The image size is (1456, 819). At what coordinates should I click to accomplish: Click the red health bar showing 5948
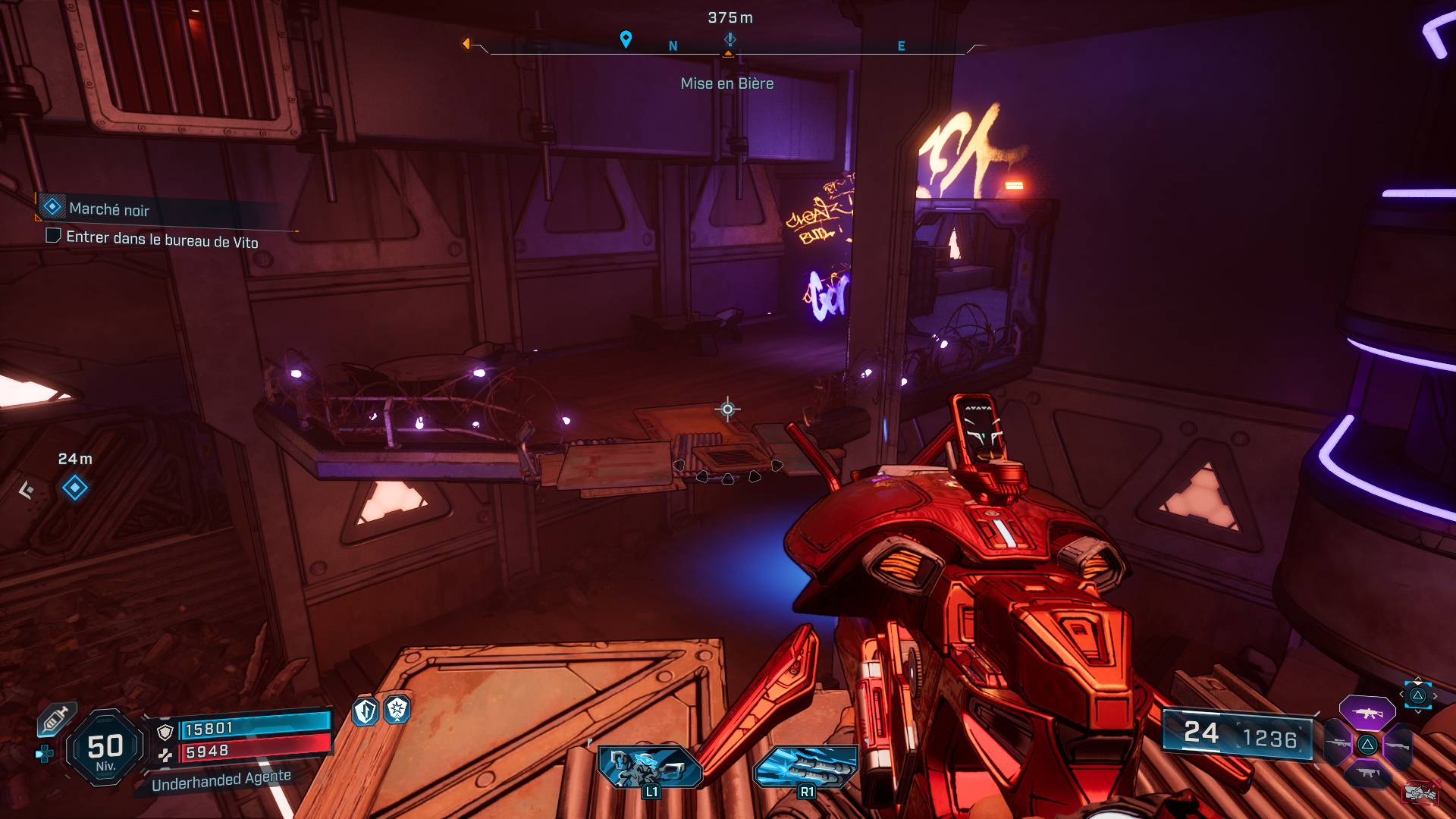coord(236,751)
